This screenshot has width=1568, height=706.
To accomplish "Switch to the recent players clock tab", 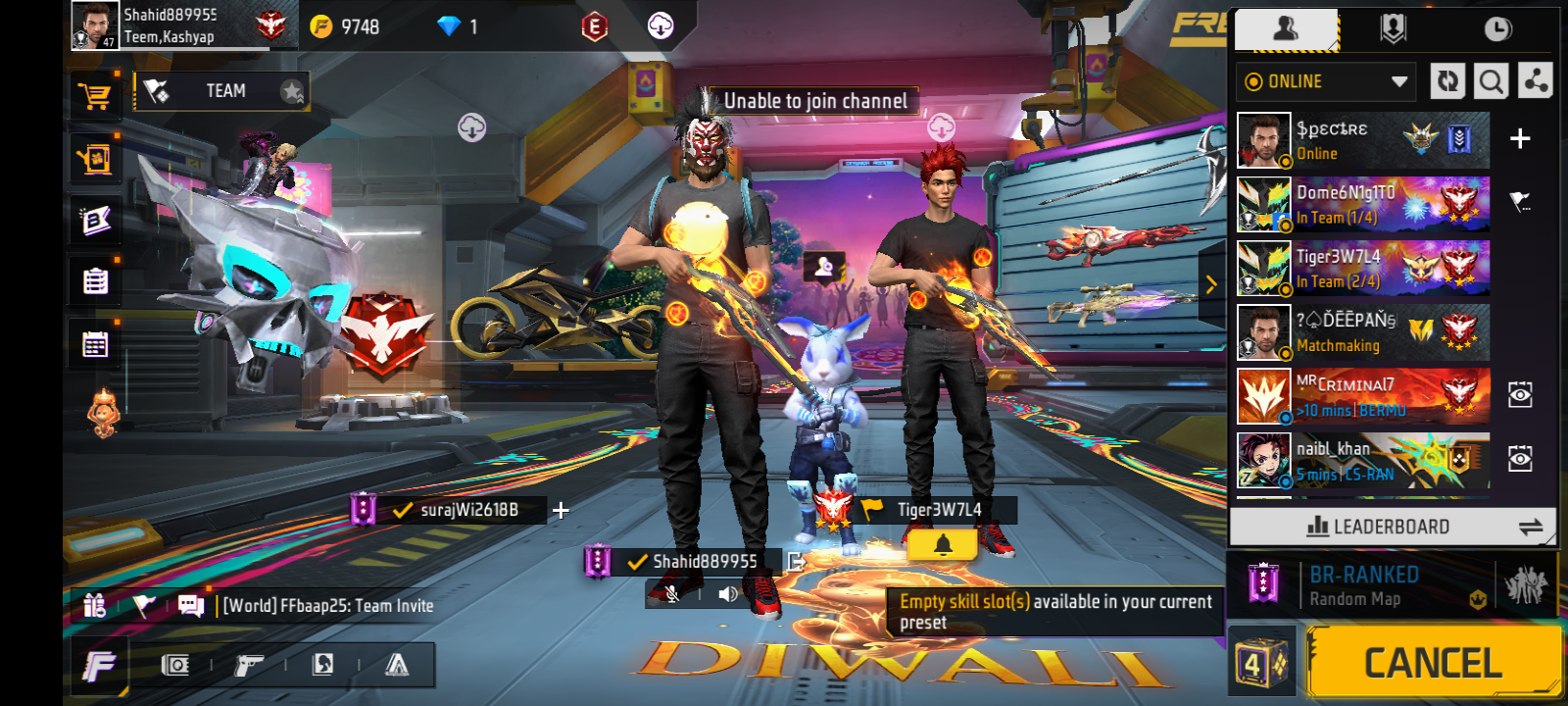I will point(1496,29).
